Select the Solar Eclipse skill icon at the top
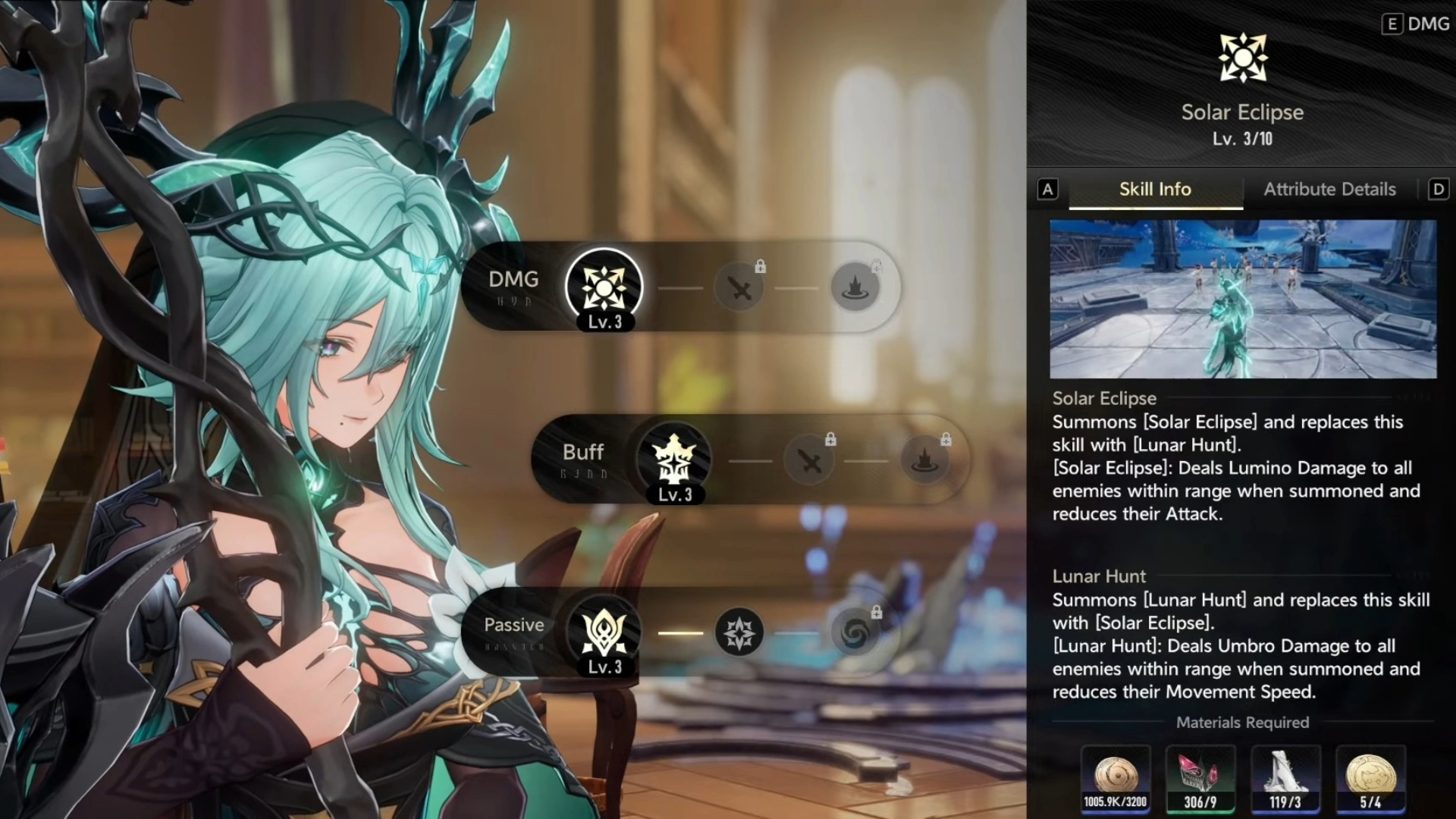 1241,57
